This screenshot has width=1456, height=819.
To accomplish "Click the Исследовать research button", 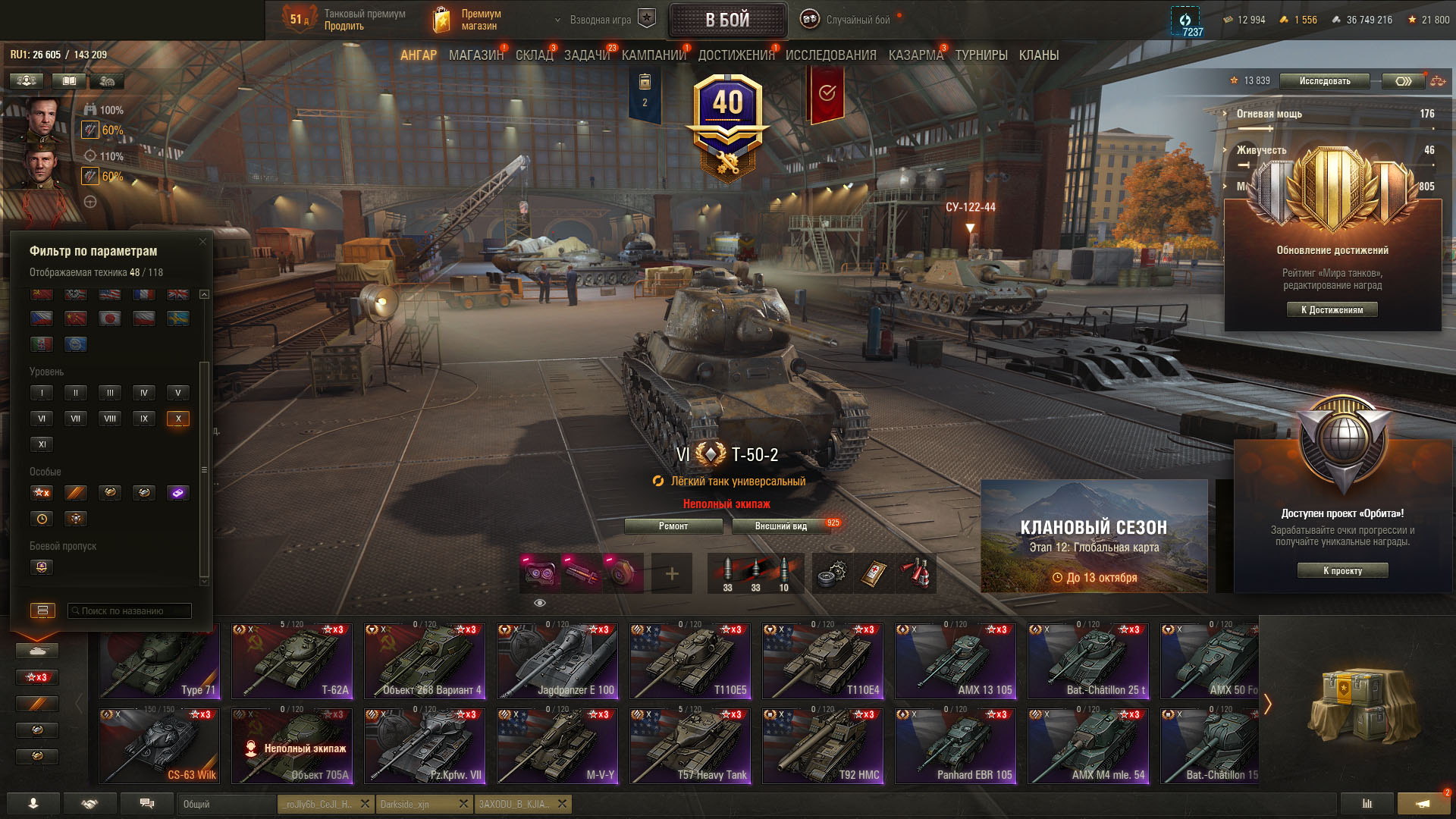I will pos(1324,81).
